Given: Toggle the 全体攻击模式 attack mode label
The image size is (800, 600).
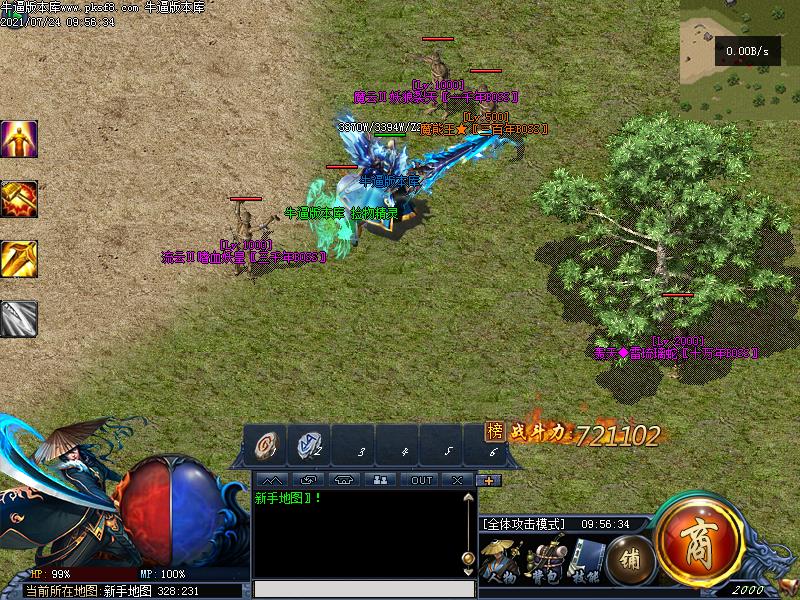Looking at the screenshot, I should (x=525, y=524).
